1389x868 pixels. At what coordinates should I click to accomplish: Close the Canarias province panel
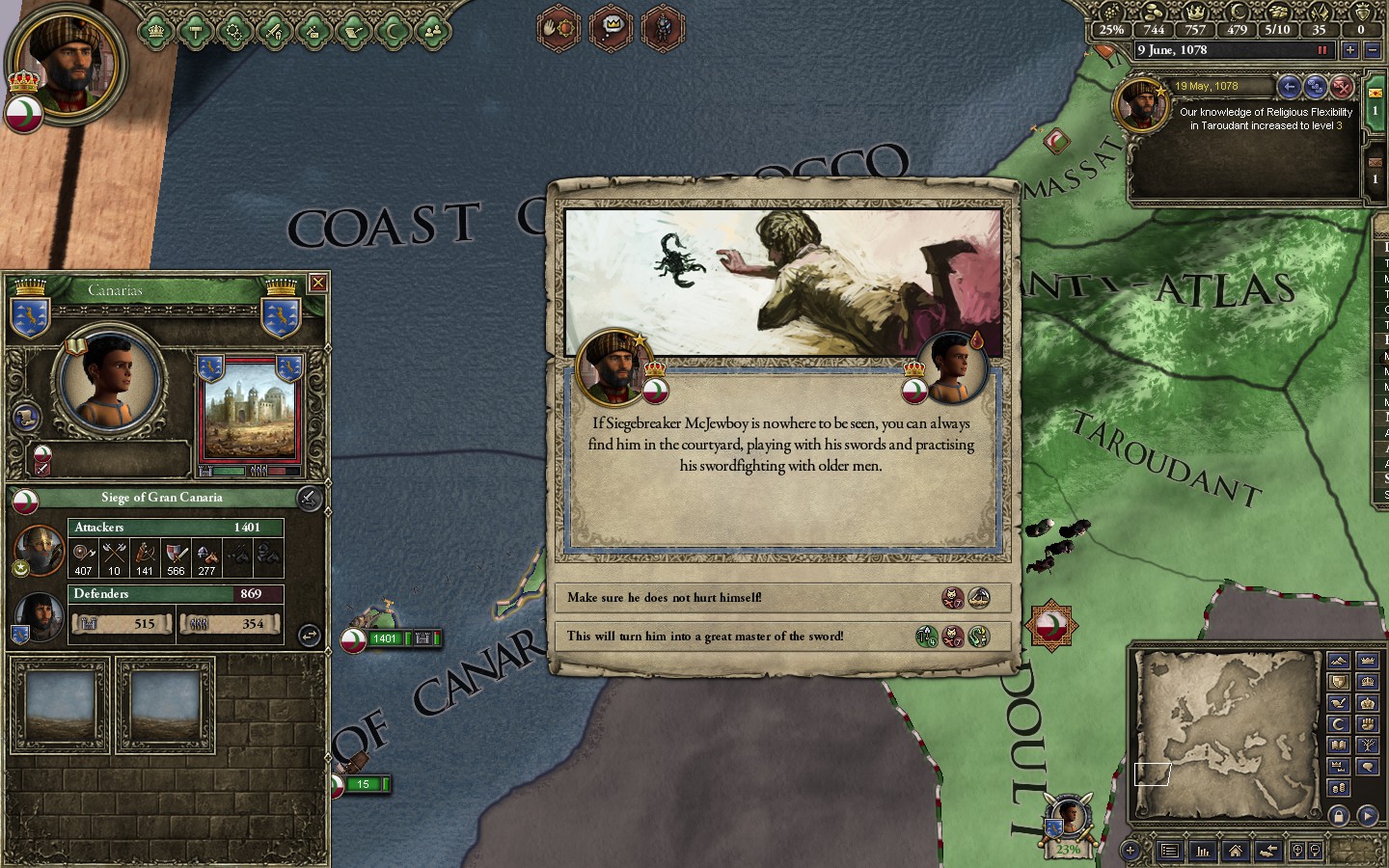317,283
